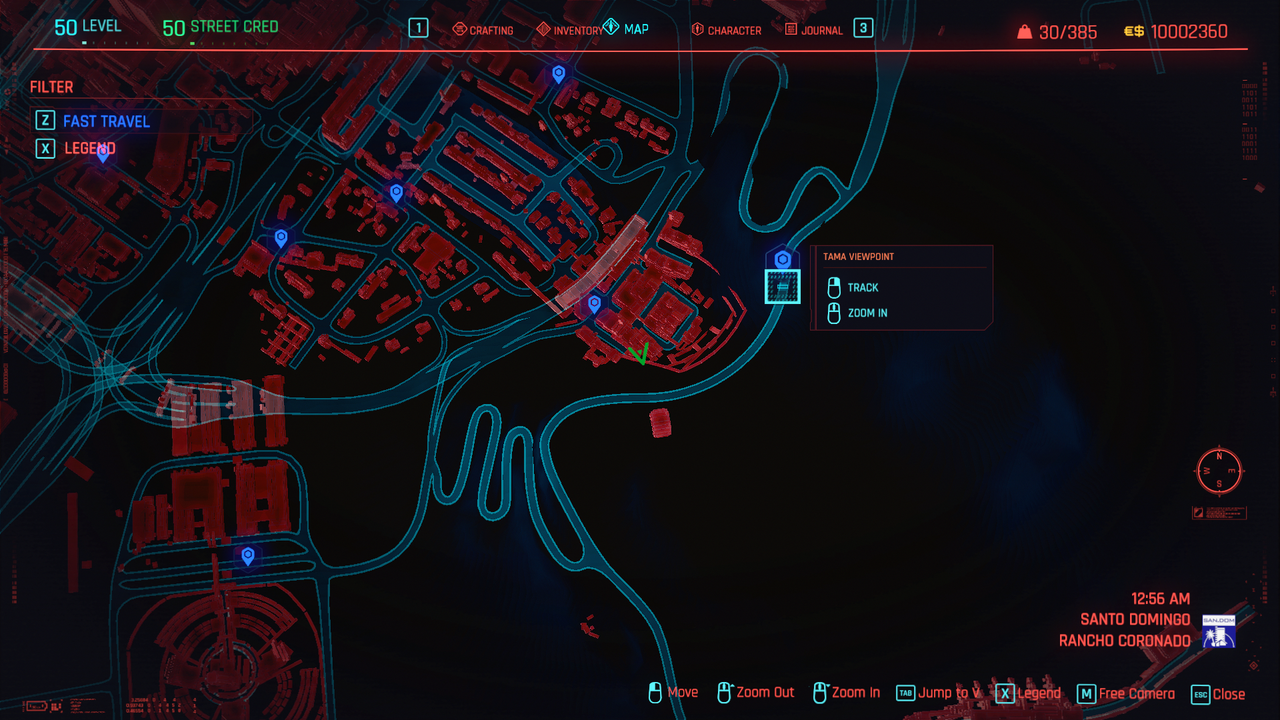Open the Character tab
The height and width of the screenshot is (720, 1280).
[x=726, y=30]
